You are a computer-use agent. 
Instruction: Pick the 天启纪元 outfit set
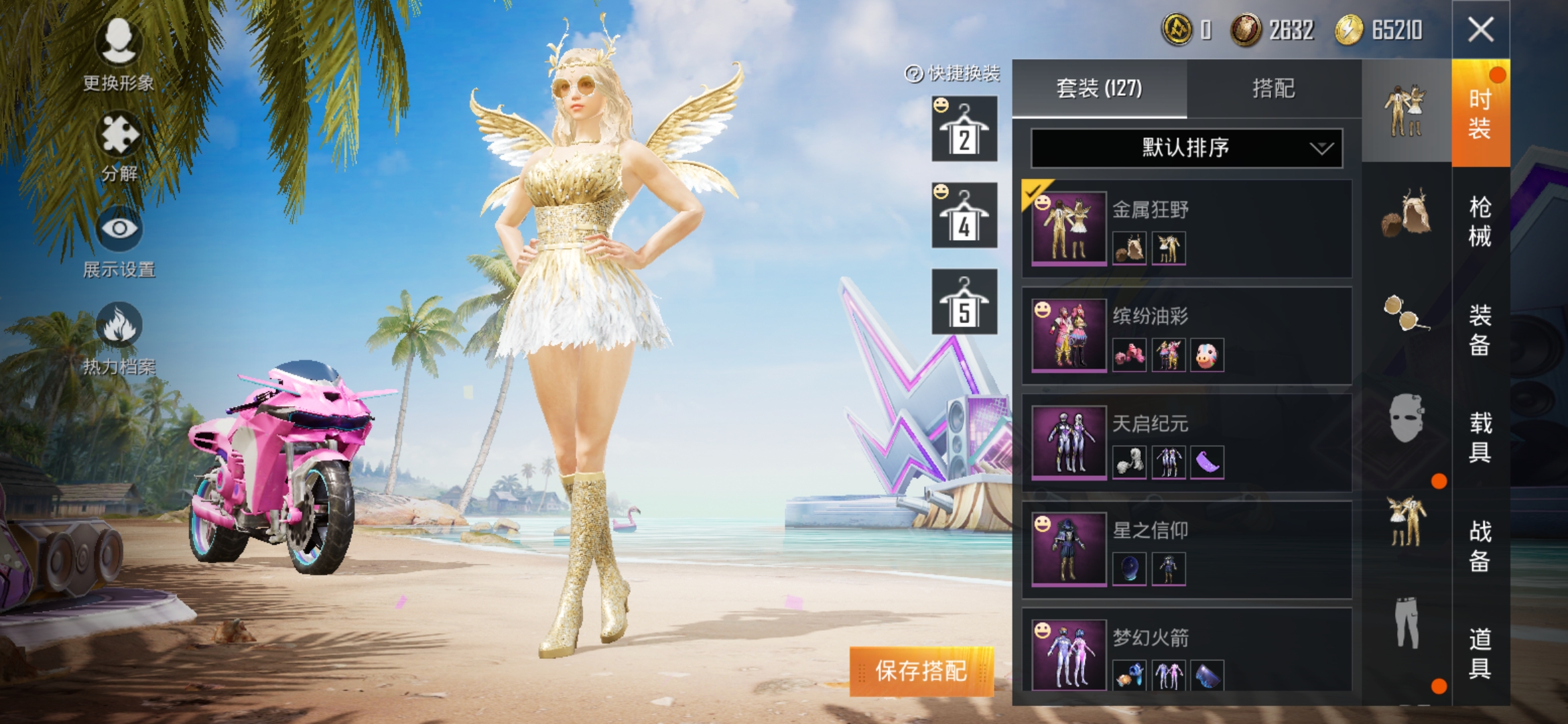pos(1186,443)
